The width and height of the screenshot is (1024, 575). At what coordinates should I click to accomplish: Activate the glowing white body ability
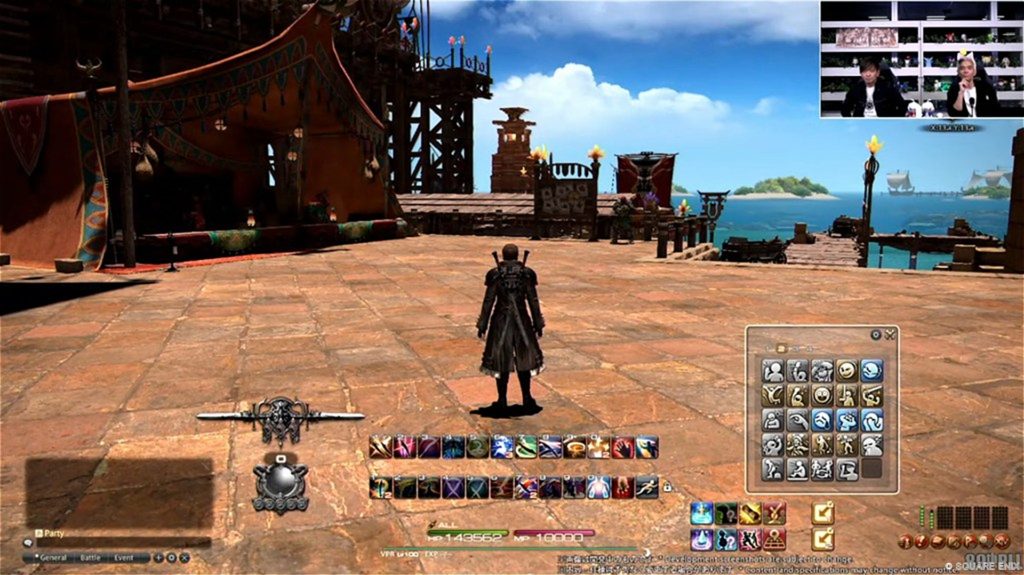pyautogui.click(x=598, y=487)
